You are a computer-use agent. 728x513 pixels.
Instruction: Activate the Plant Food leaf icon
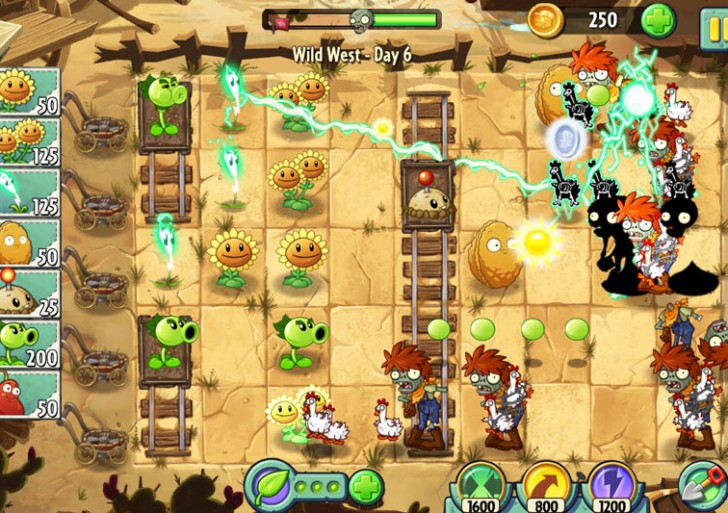(x=270, y=486)
